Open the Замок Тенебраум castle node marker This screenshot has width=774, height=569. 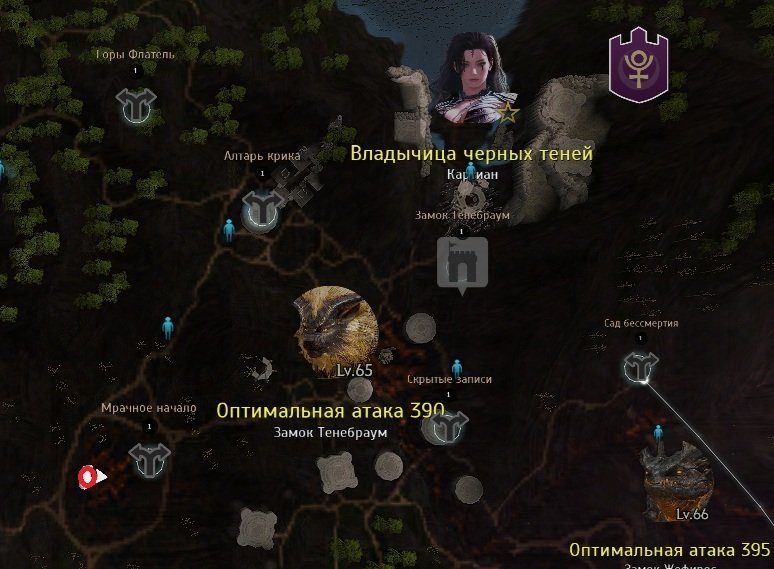[461, 264]
